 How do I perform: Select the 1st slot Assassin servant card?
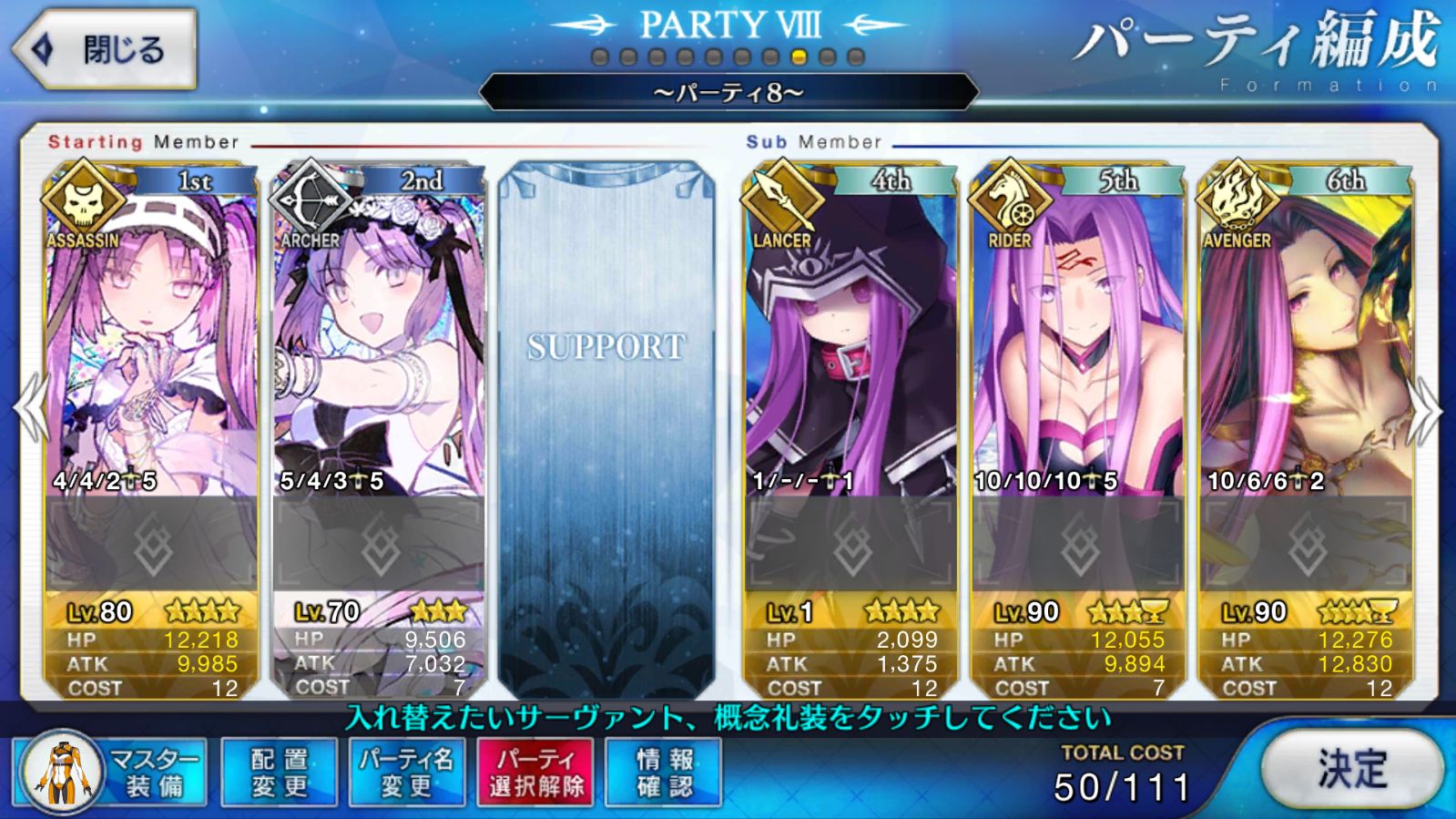click(152, 346)
